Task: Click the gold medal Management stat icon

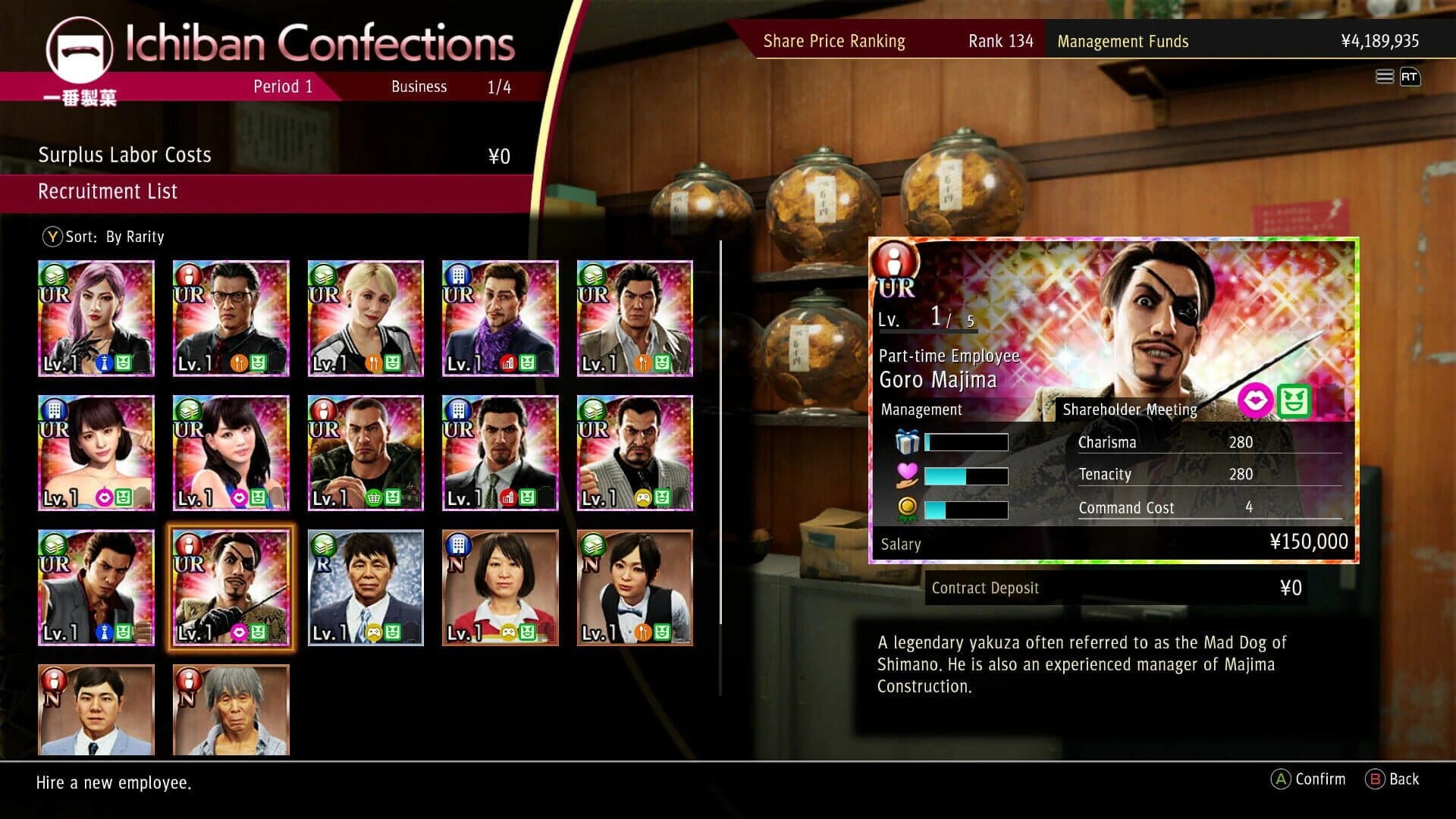Action: point(908,507)
